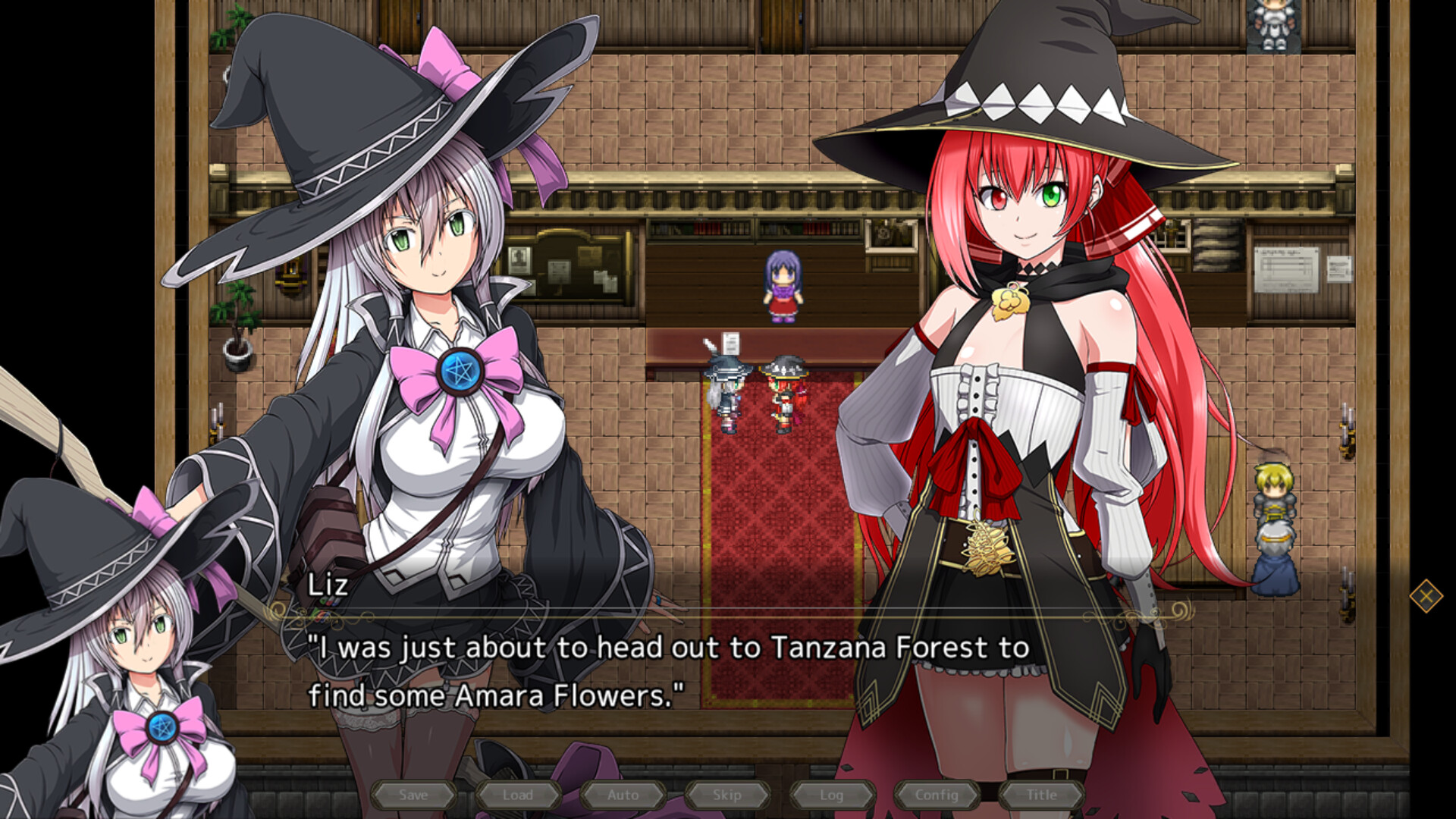1456x819 pixels.
Task: Return to Title screen
Action: tap(1040, 795)
